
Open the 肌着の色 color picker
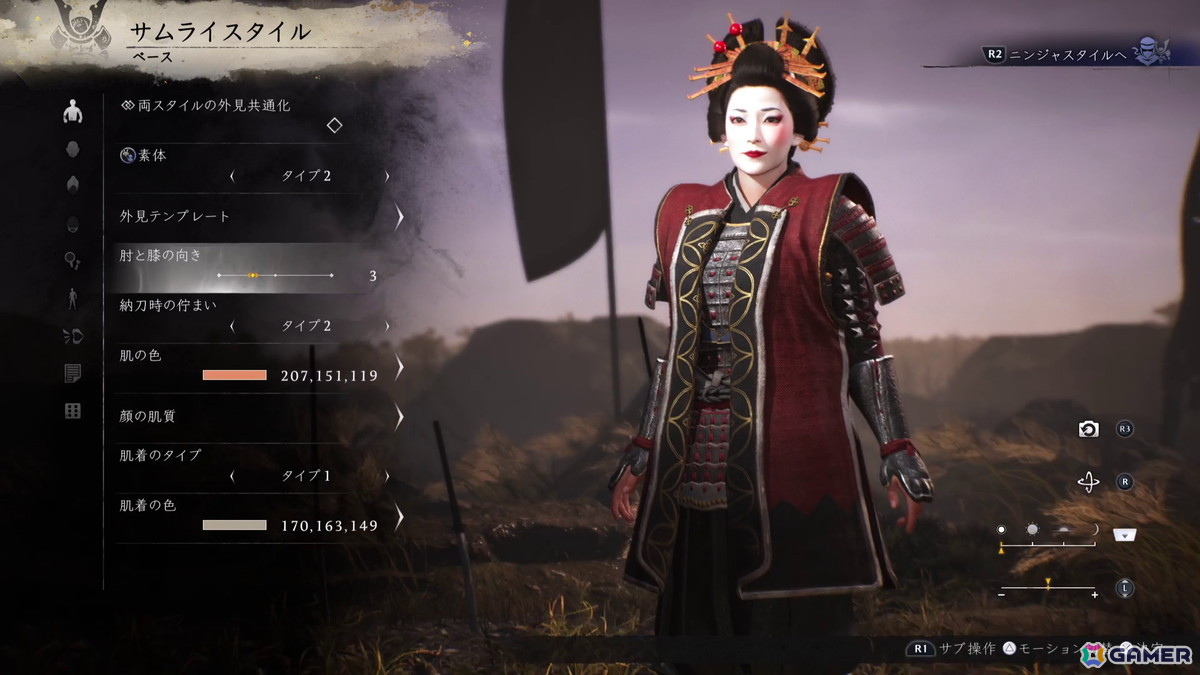point(399,516)
